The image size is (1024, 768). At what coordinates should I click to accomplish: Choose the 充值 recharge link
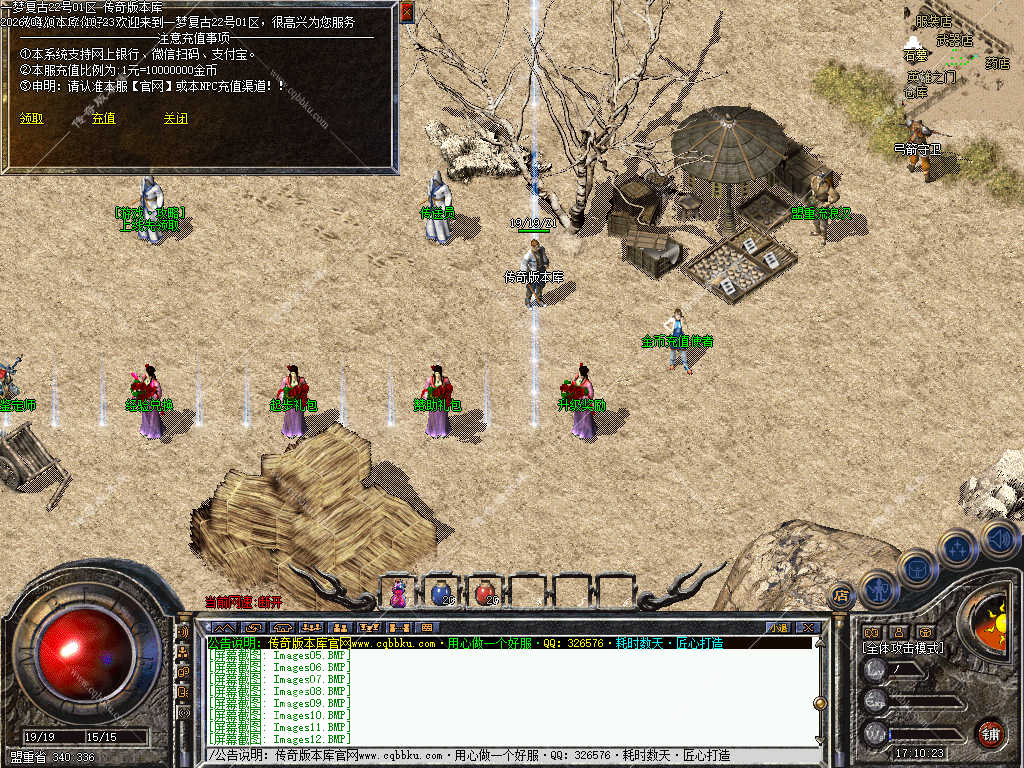pyautogui.click(x=104, y=118)
